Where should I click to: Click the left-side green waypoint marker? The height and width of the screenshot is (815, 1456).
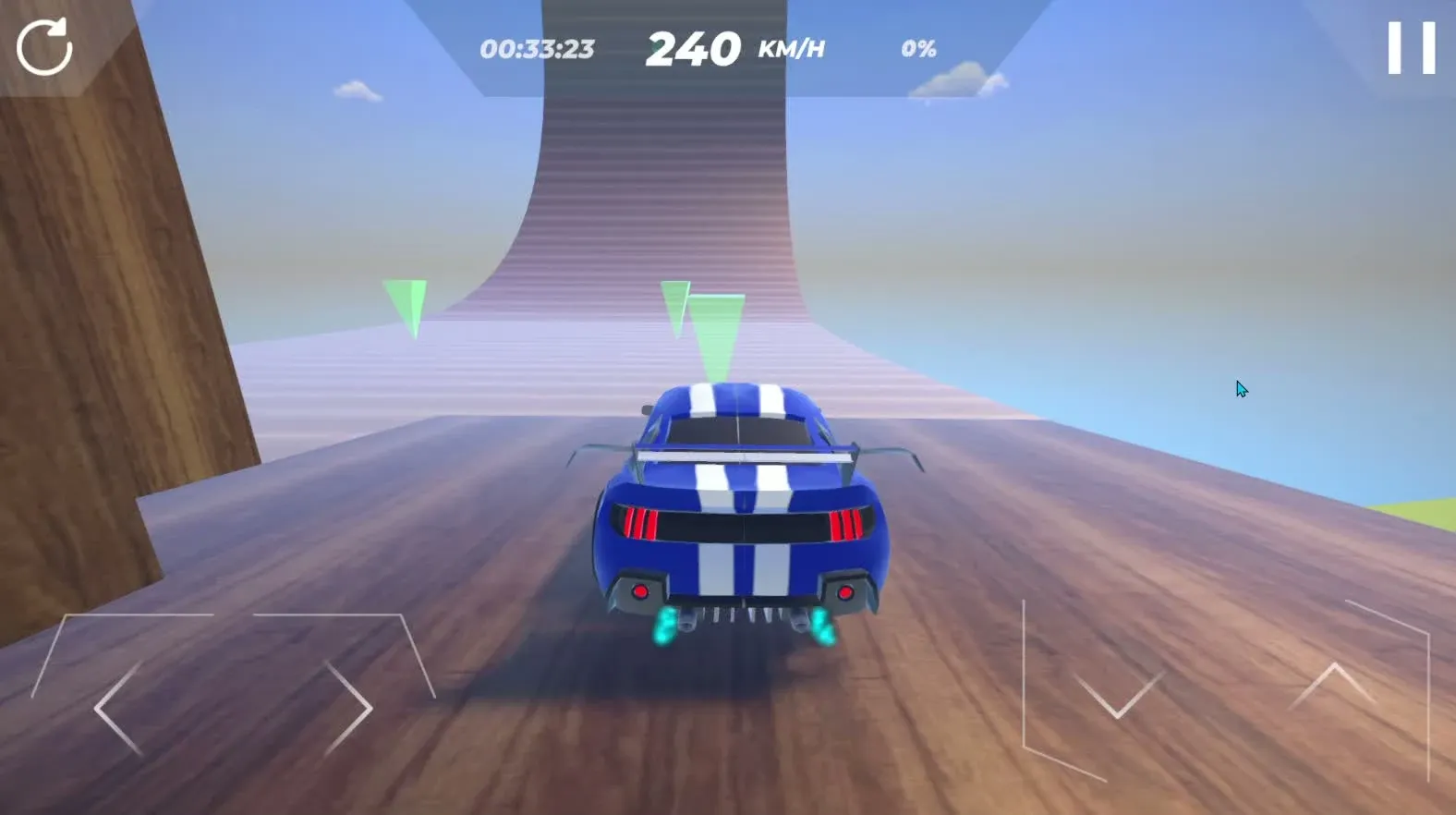coord(405,298)
